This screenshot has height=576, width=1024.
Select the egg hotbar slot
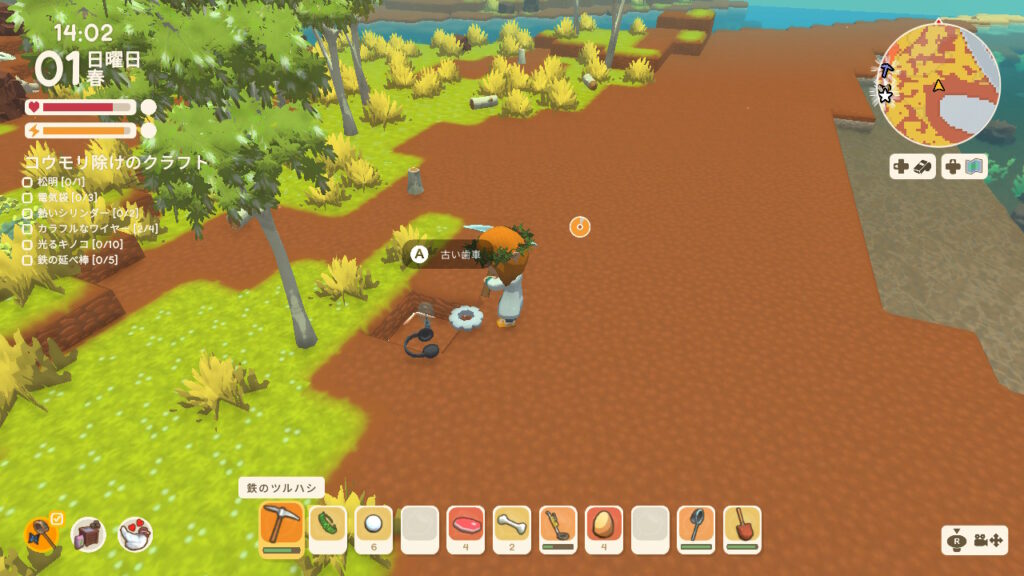click(x=603, y=526)
